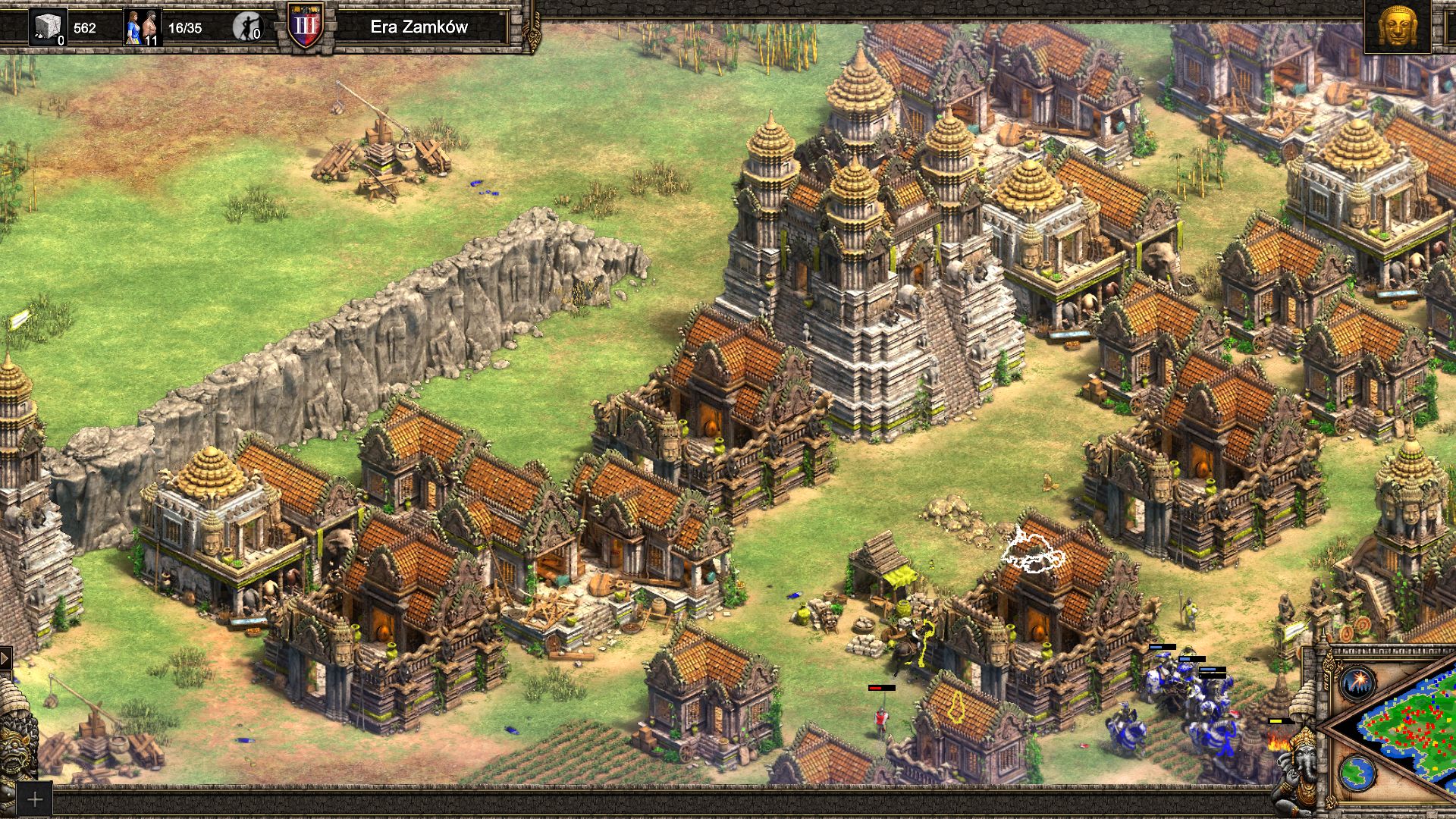The width and height of the screenshot is (1456, 819).
Task: Click the plus button in bottom bar
Action: (x=34, y=799)
